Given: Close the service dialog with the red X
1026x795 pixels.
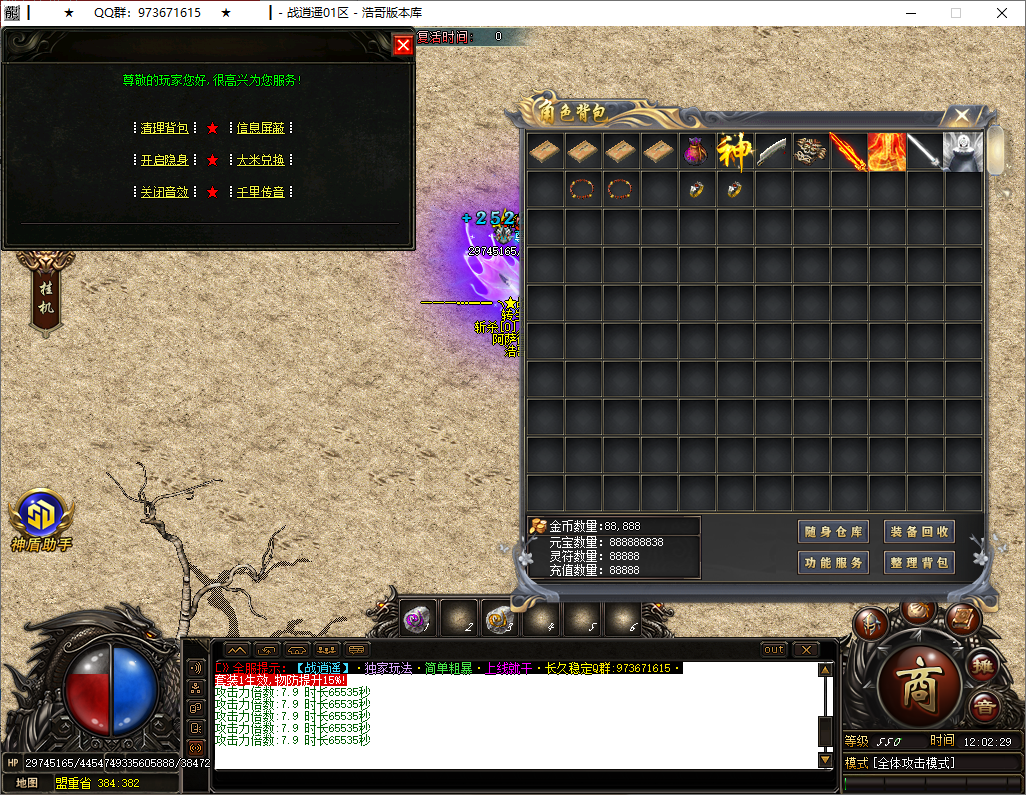Looking at the screenshot, I should tap(403, 45).
